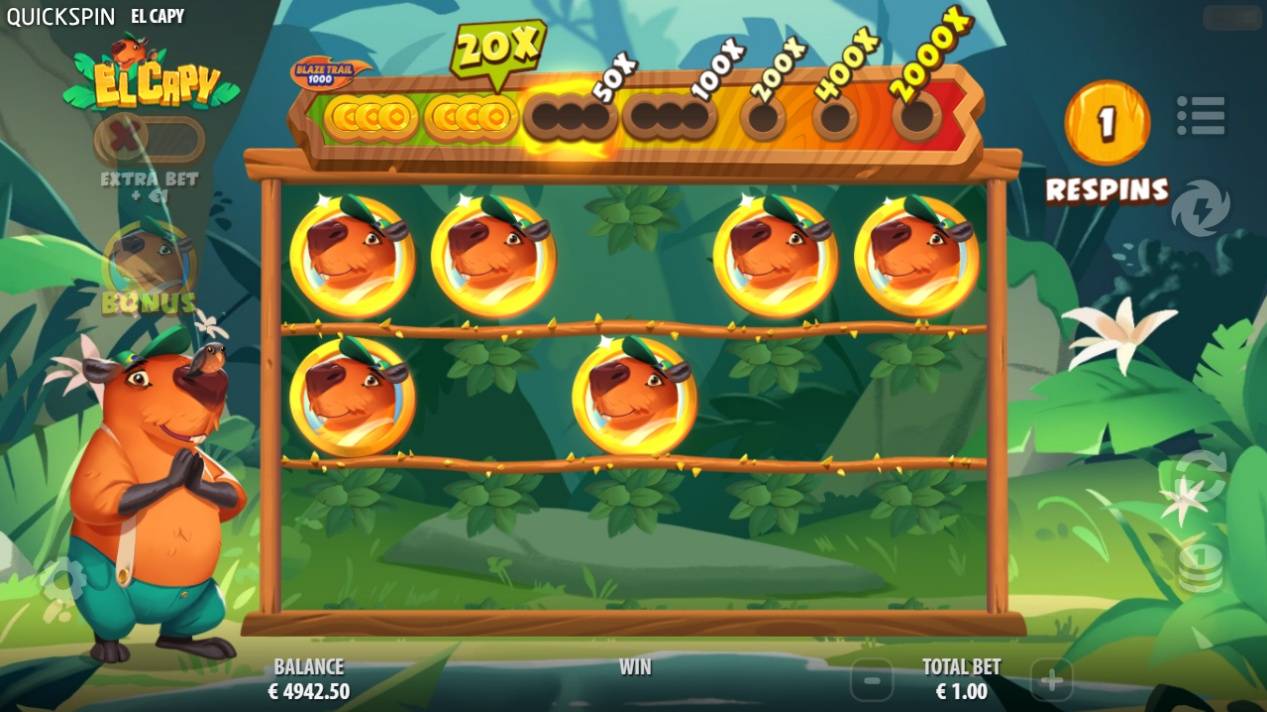Click the circular arrows autoplay button
This screenshot has height=712, width=1267.
pos(1199,476)
